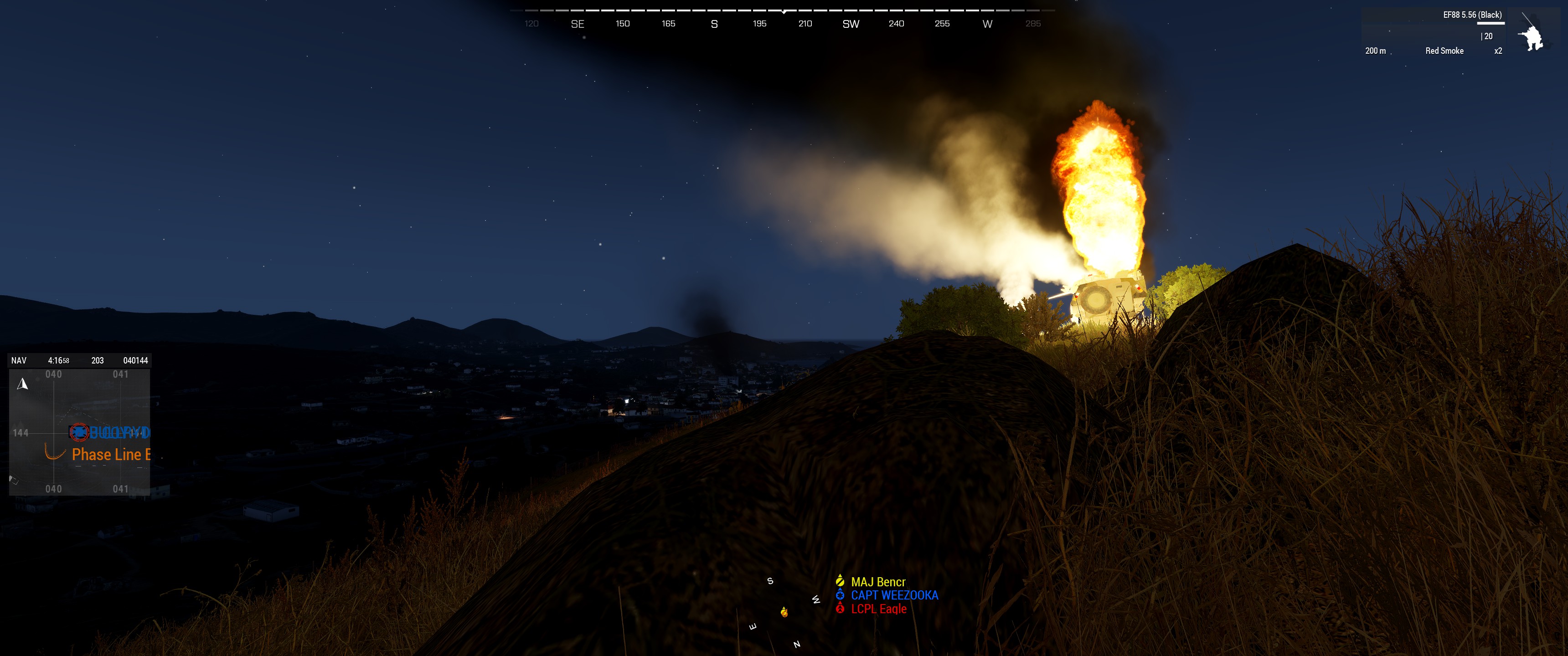The width and height of the screenshot is (1568, 656).
Task: Expand the grid reference 040144 readout
Action: pos(136,360)
